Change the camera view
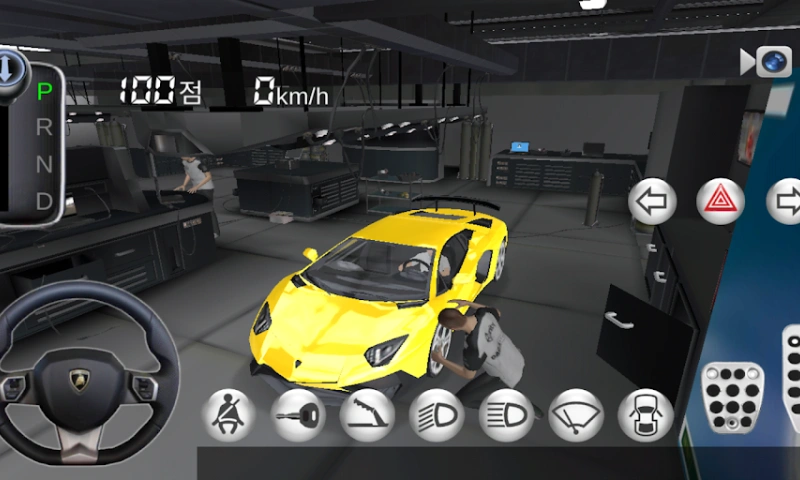Image resolution: width=800 pixels, height=480 pixels. [769, 62]
